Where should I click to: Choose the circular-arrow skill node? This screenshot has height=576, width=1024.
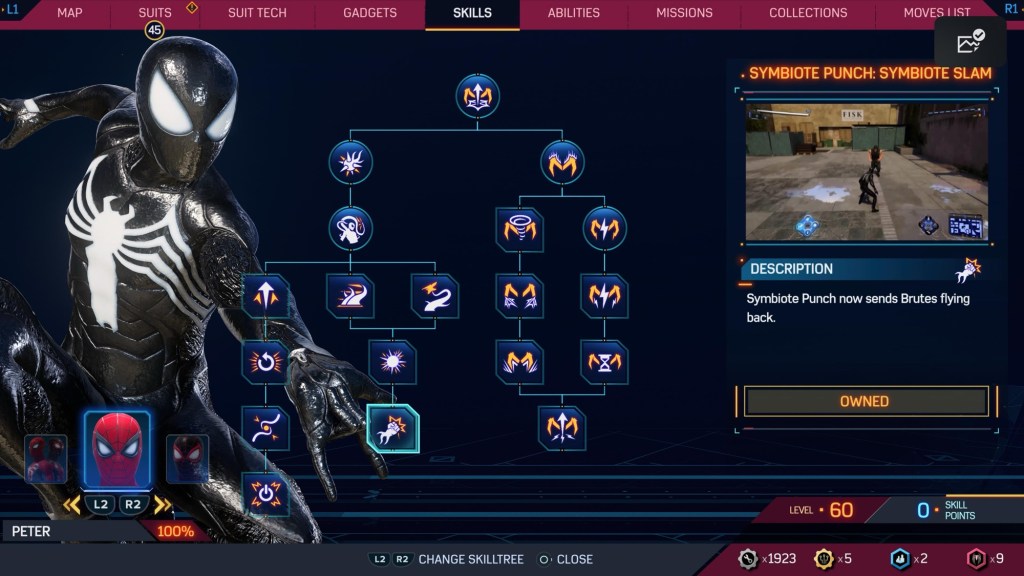pos(266,362)
